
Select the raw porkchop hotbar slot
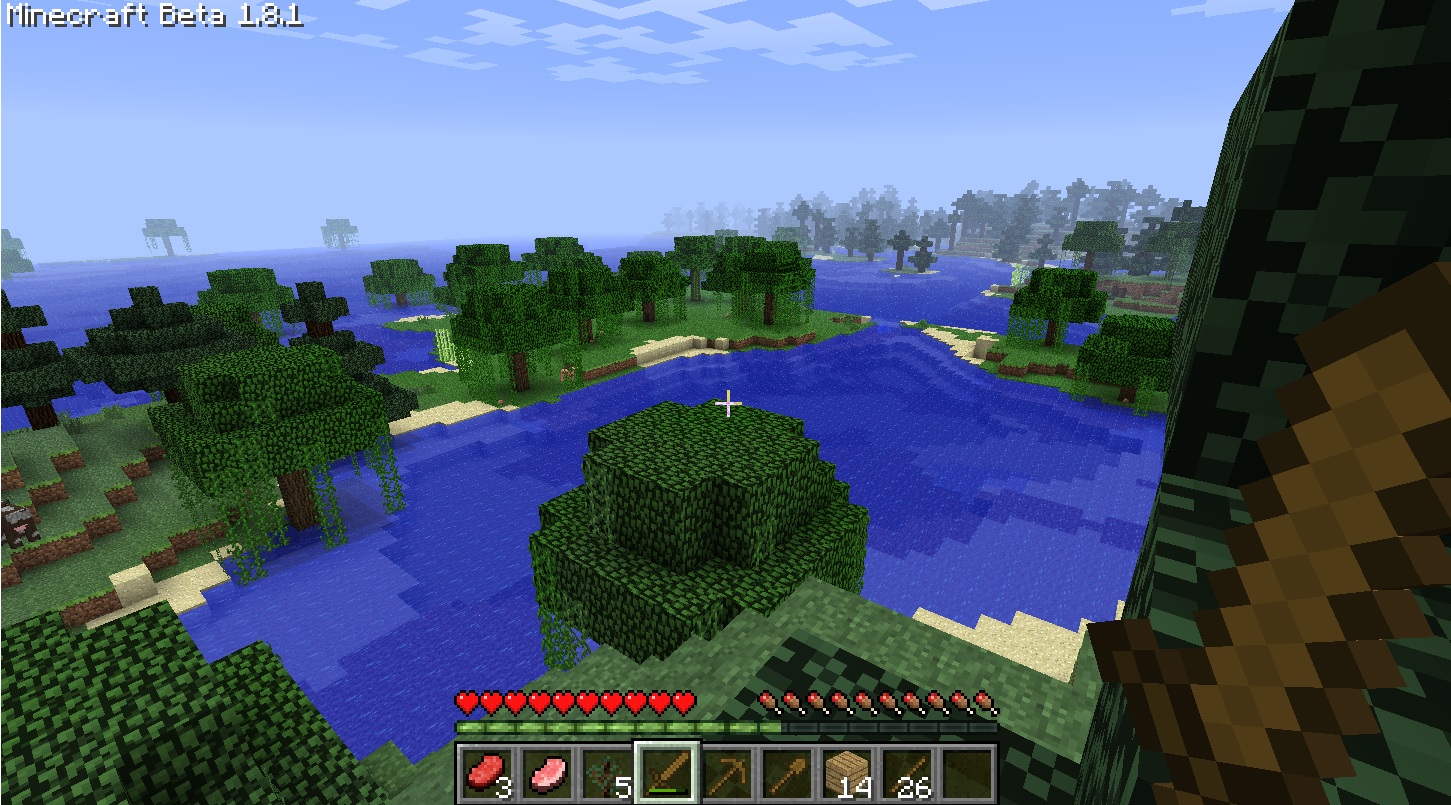point(547,774)
